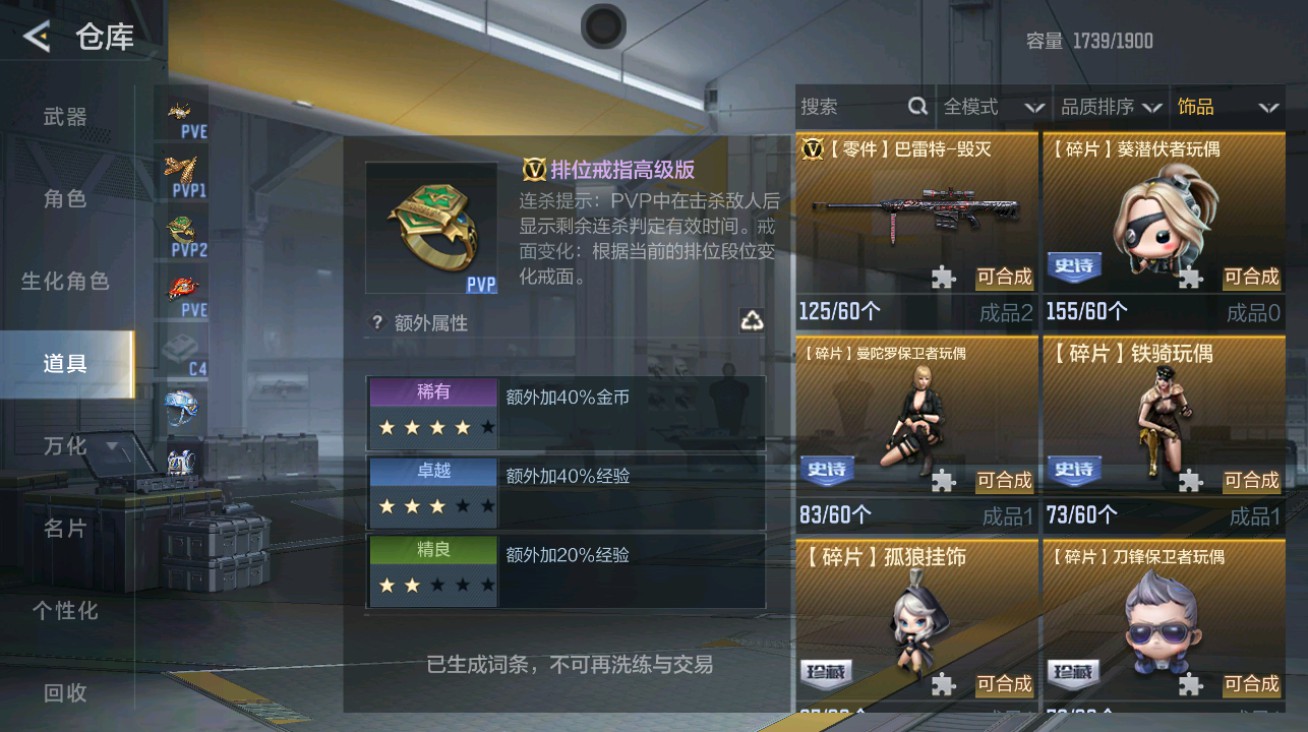This screenshot has height=732, width=1308.
Task: Click the search magnifier icon
Action: coord(916,106)
